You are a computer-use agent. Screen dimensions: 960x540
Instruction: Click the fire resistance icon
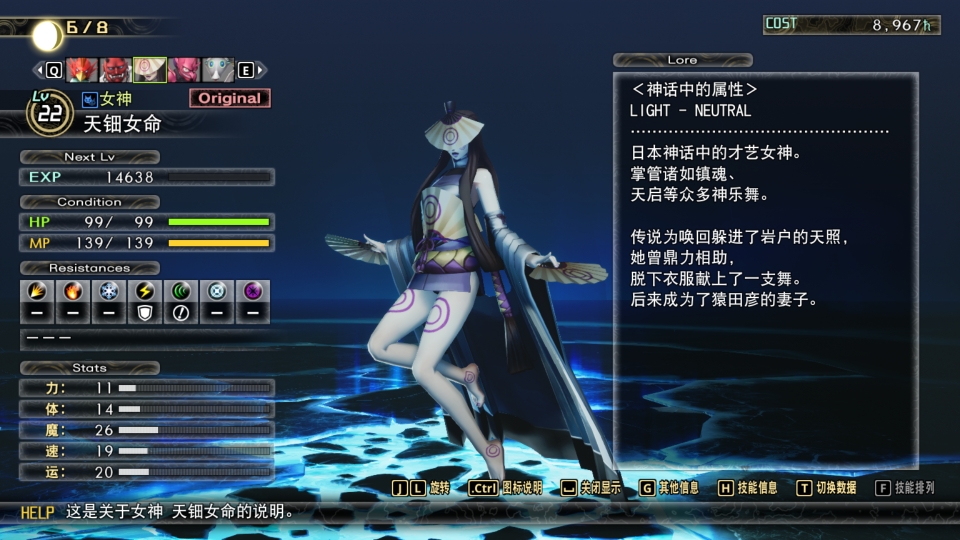(71, 291)
